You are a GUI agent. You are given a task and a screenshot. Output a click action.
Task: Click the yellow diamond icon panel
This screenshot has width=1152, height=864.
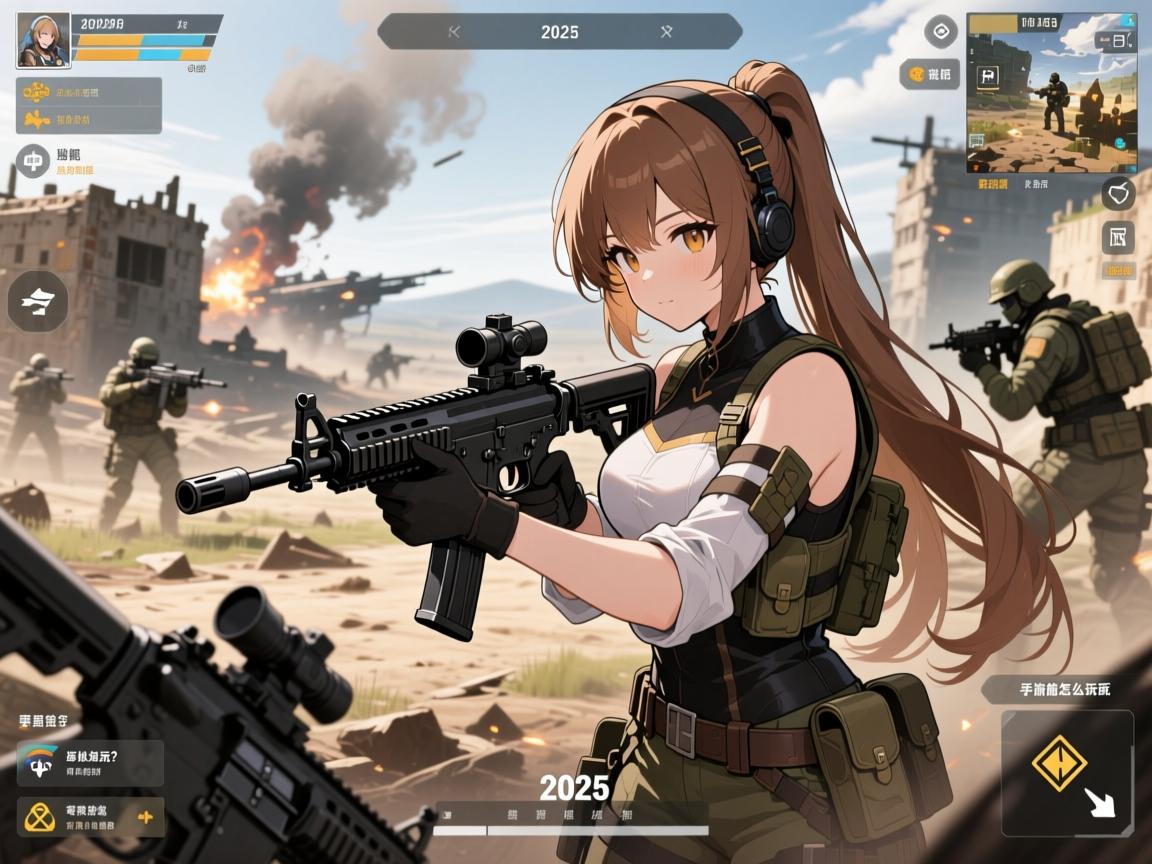click(1067, 772)
